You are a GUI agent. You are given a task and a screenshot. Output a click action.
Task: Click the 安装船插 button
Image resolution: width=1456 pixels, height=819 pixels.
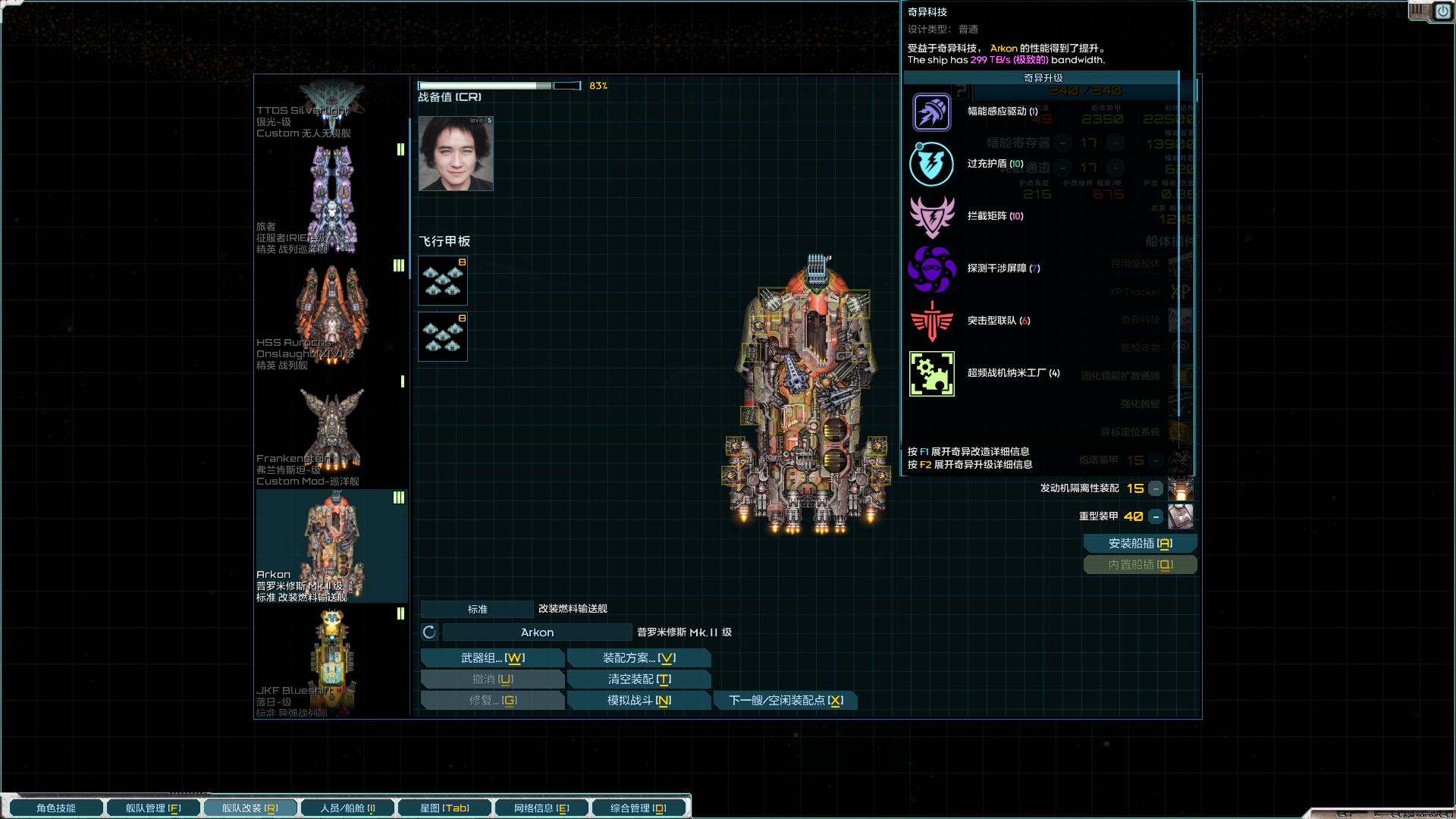click(x=1140, y=543)
